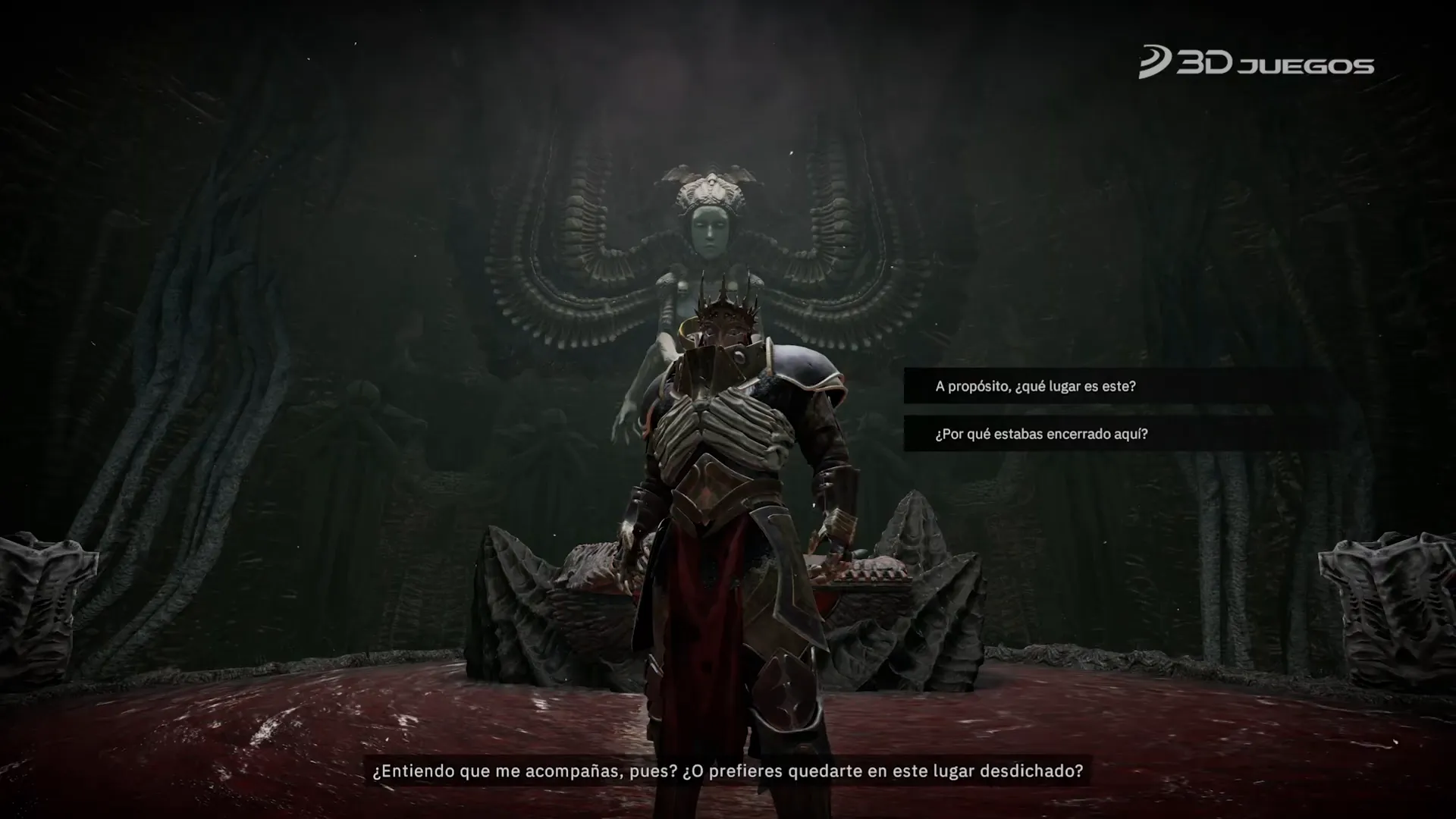
Task: Select "¿Por qué estabas encerrado aquí?" dialogue option
Action: coord(1041,434)
